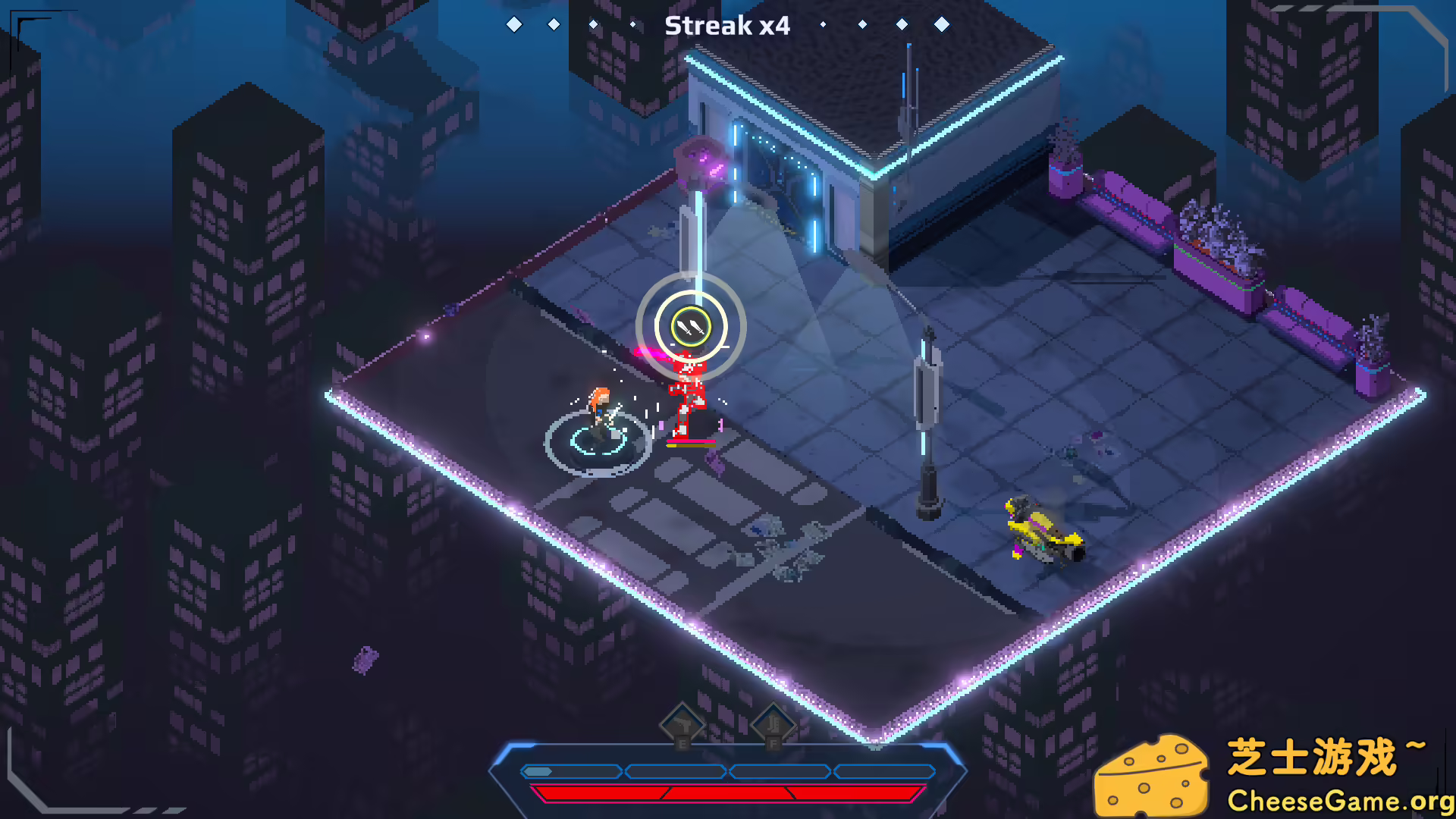This screenshot has height=819, width=1456.
Task: Select the 'Streak x4' counter text
Action: click(x=726, y=26)
